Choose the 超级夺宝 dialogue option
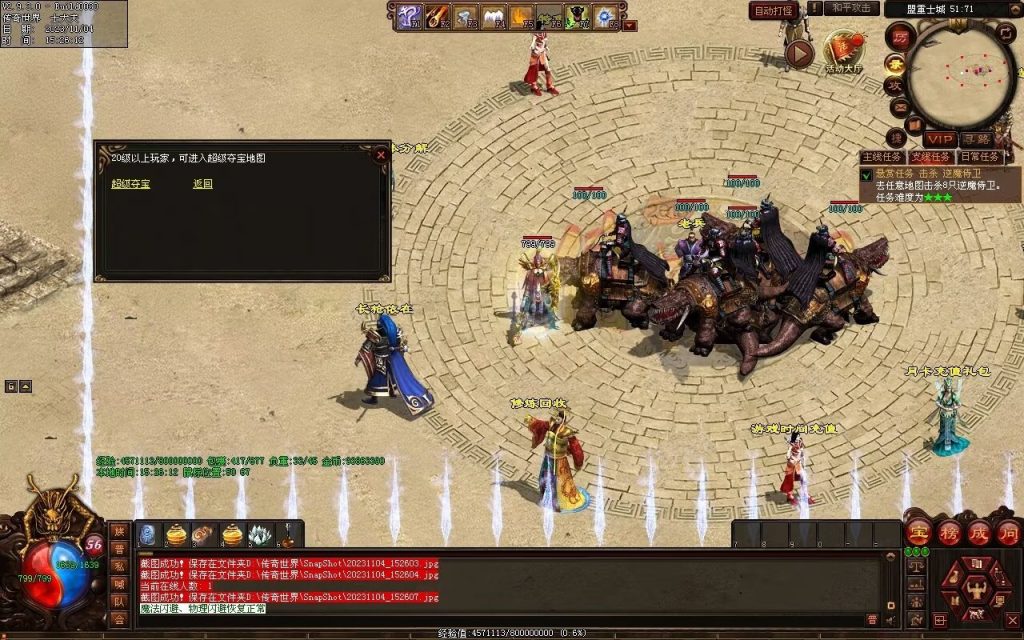Screen dimensions: 1024x640 (130, 184)
